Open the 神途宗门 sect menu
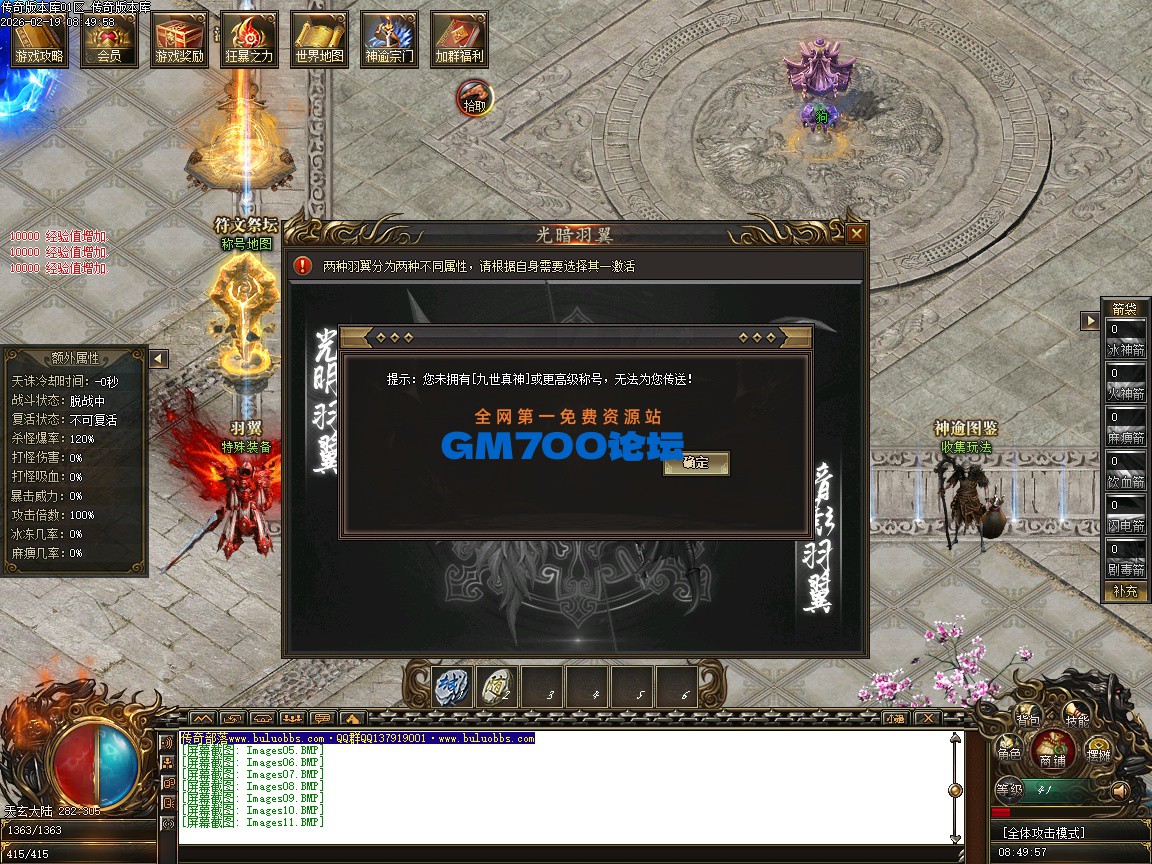This screenshot has width=1152, height=864. point(389,40)
